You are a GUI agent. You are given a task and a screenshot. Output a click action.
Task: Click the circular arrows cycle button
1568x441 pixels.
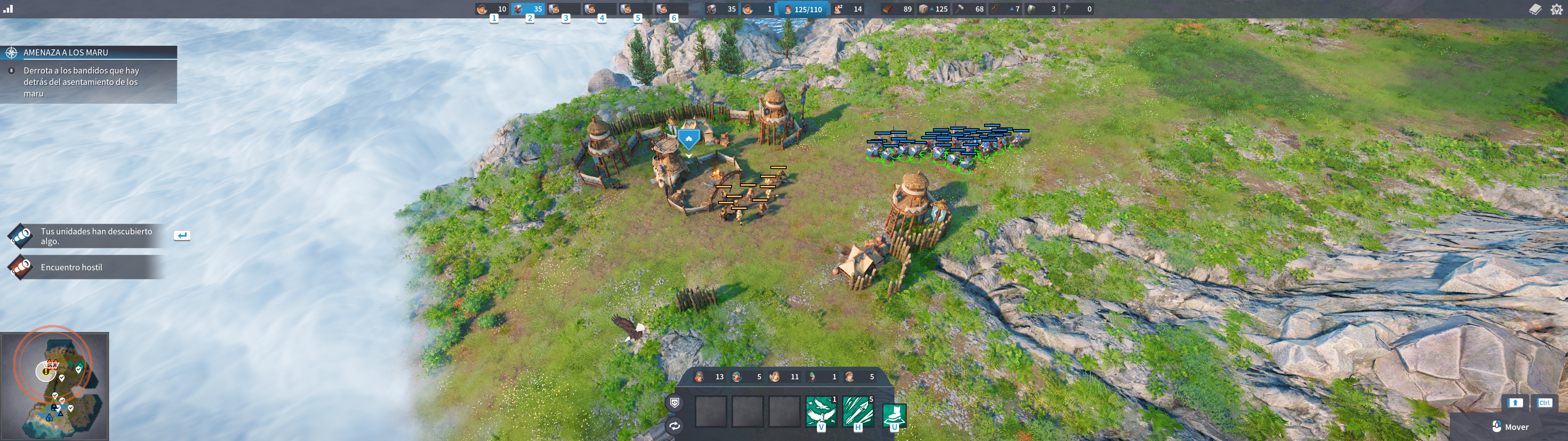674,426
